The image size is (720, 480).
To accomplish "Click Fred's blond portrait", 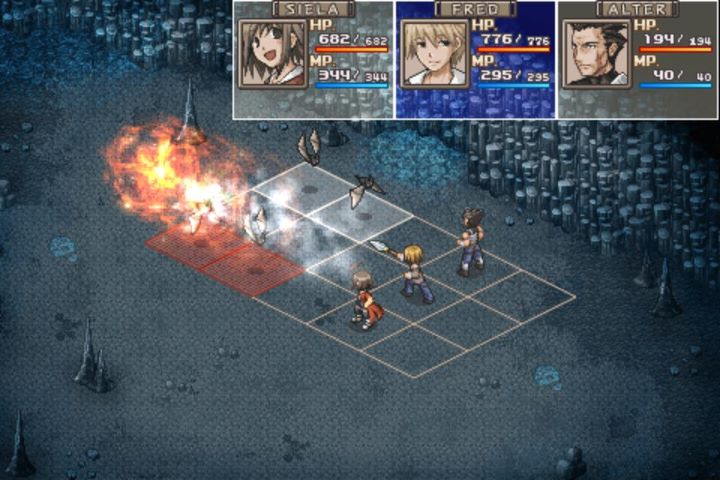I will [x=434, y=54].
